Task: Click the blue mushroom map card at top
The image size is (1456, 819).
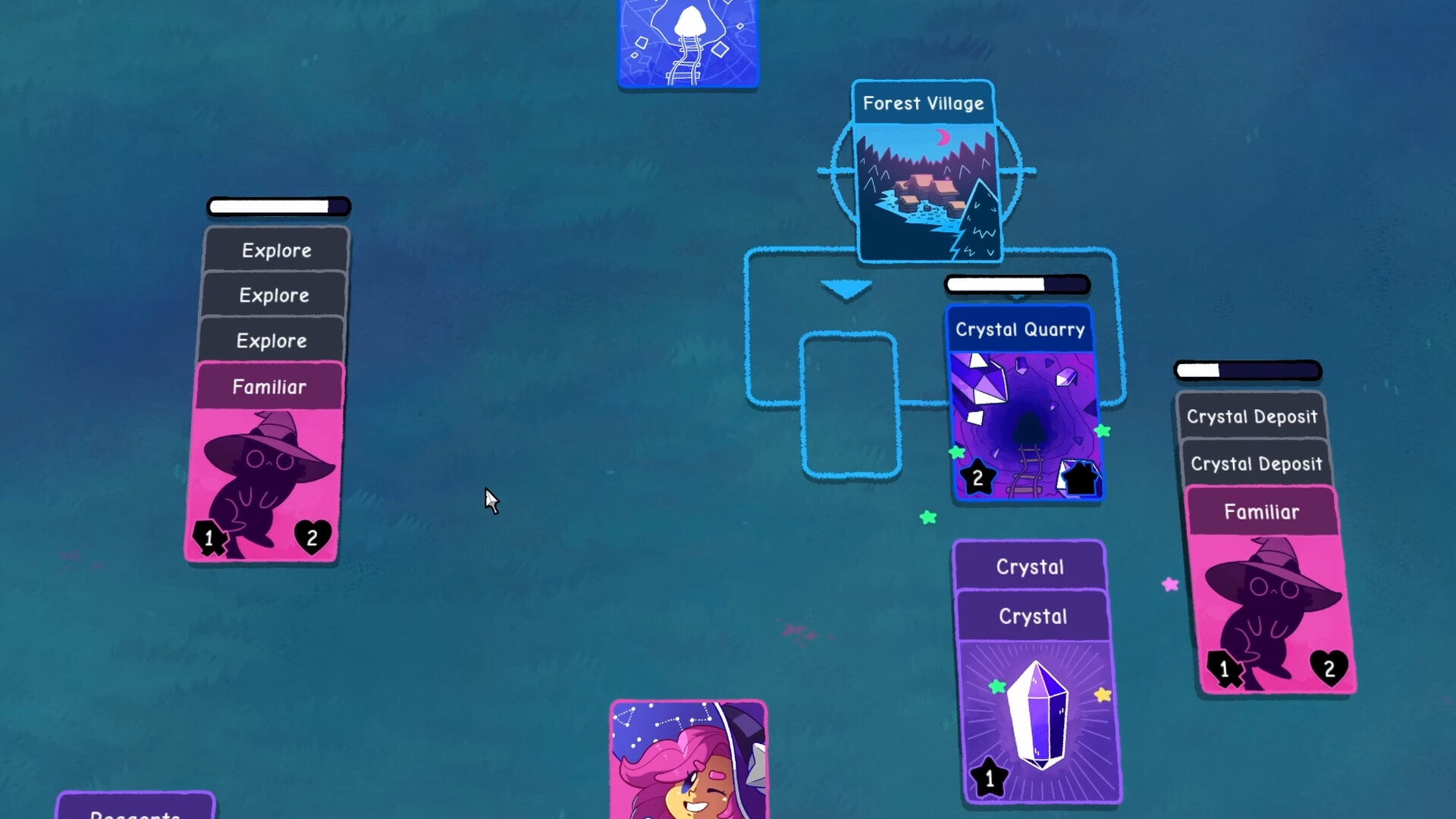Action: [687, 42]
